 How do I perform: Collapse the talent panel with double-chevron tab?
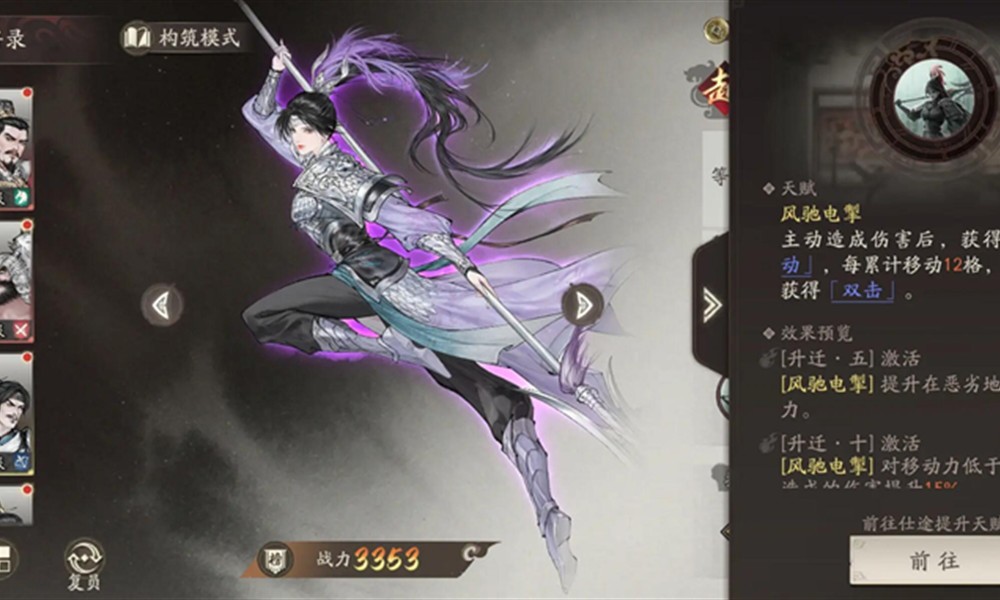711,305
